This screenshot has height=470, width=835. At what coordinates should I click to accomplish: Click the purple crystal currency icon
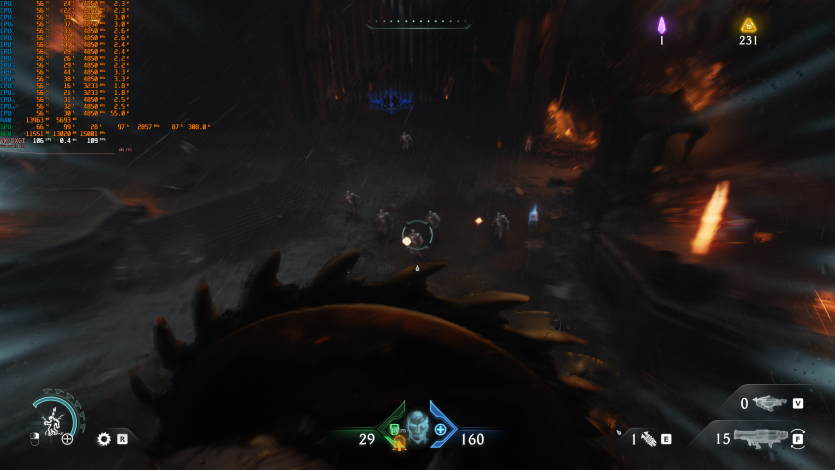661,25
